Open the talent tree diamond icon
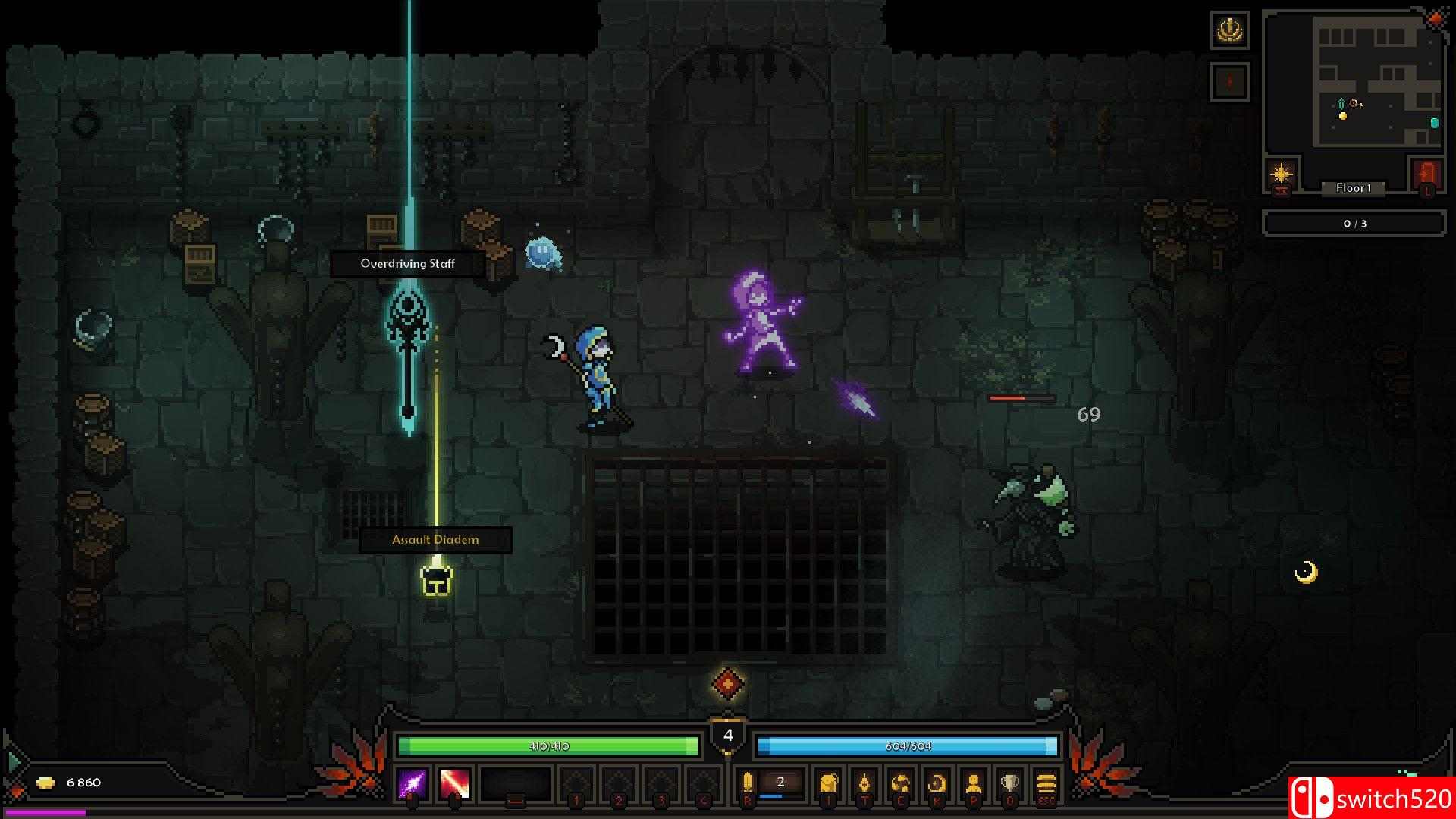Screen dimensions: 1456x819 click(864, 783)
